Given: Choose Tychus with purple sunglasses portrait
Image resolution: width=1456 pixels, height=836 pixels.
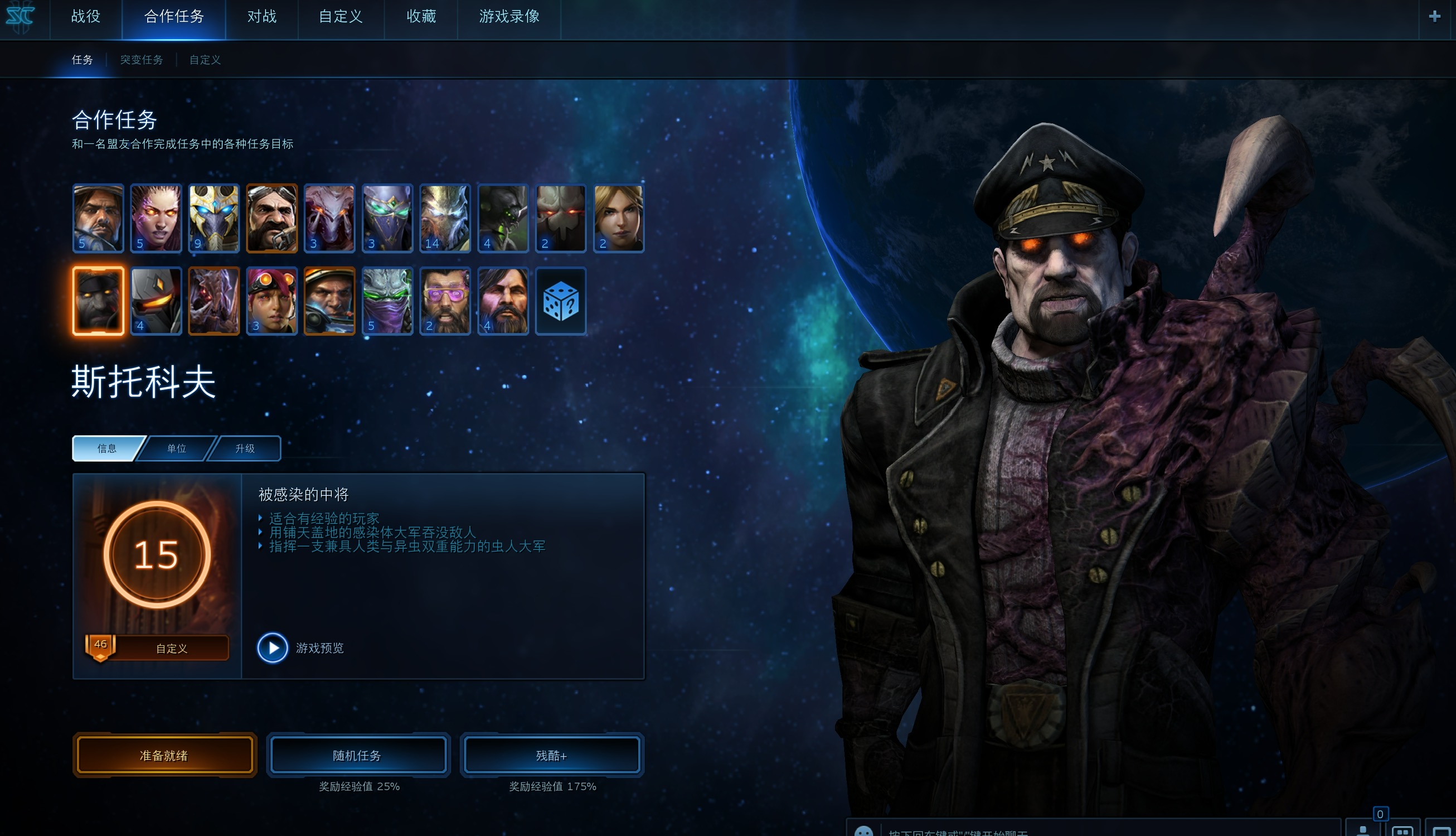Looking at the screenshot, I should 445,301.
